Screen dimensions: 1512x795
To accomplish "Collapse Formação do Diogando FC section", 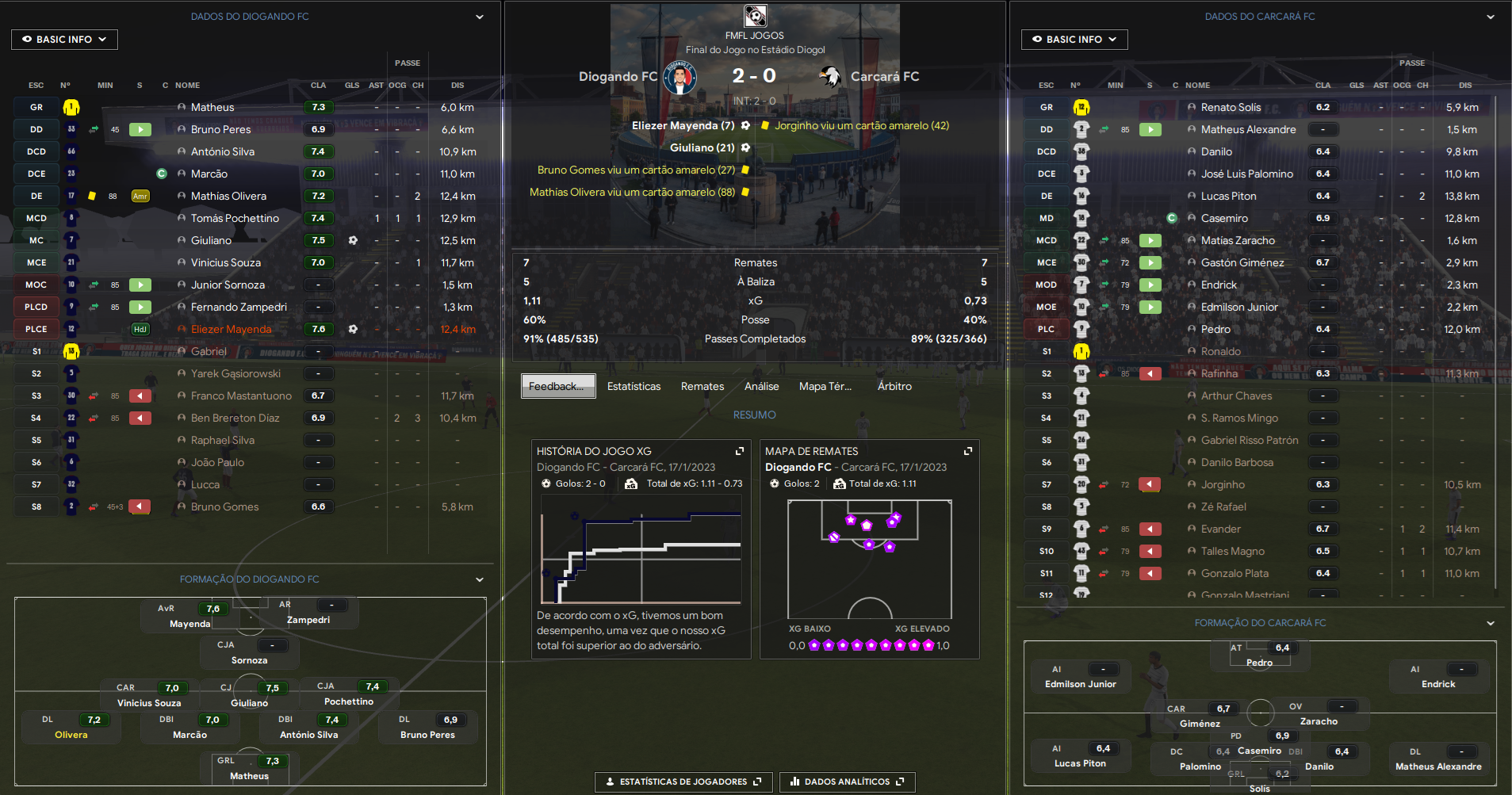I will coord(480,579).
